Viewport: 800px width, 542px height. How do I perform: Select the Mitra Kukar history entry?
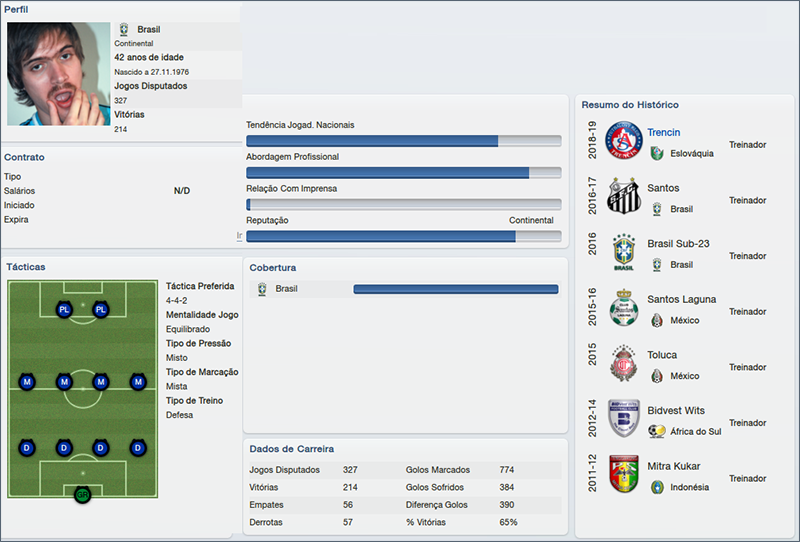673,466
